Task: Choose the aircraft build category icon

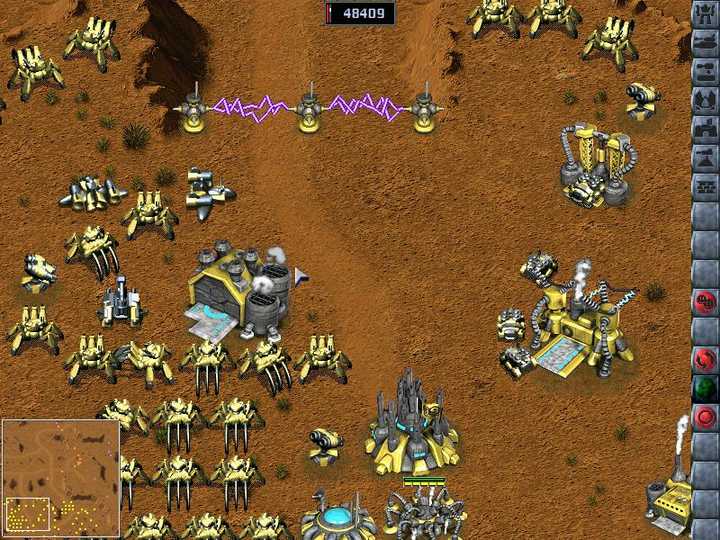Action: point(706,101)
